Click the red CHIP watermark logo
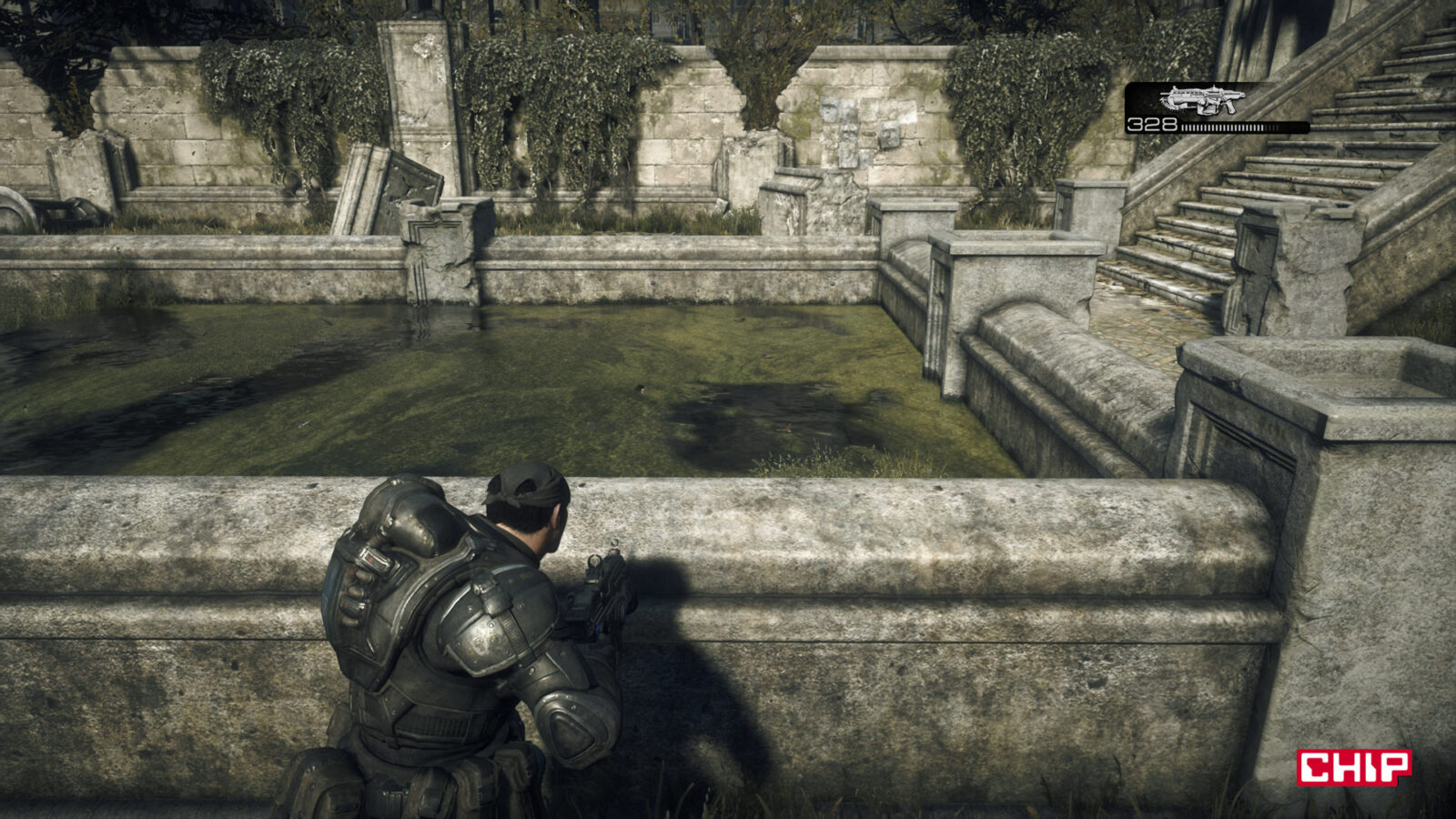This screenshot has width=1456, height=819. 1353,766
